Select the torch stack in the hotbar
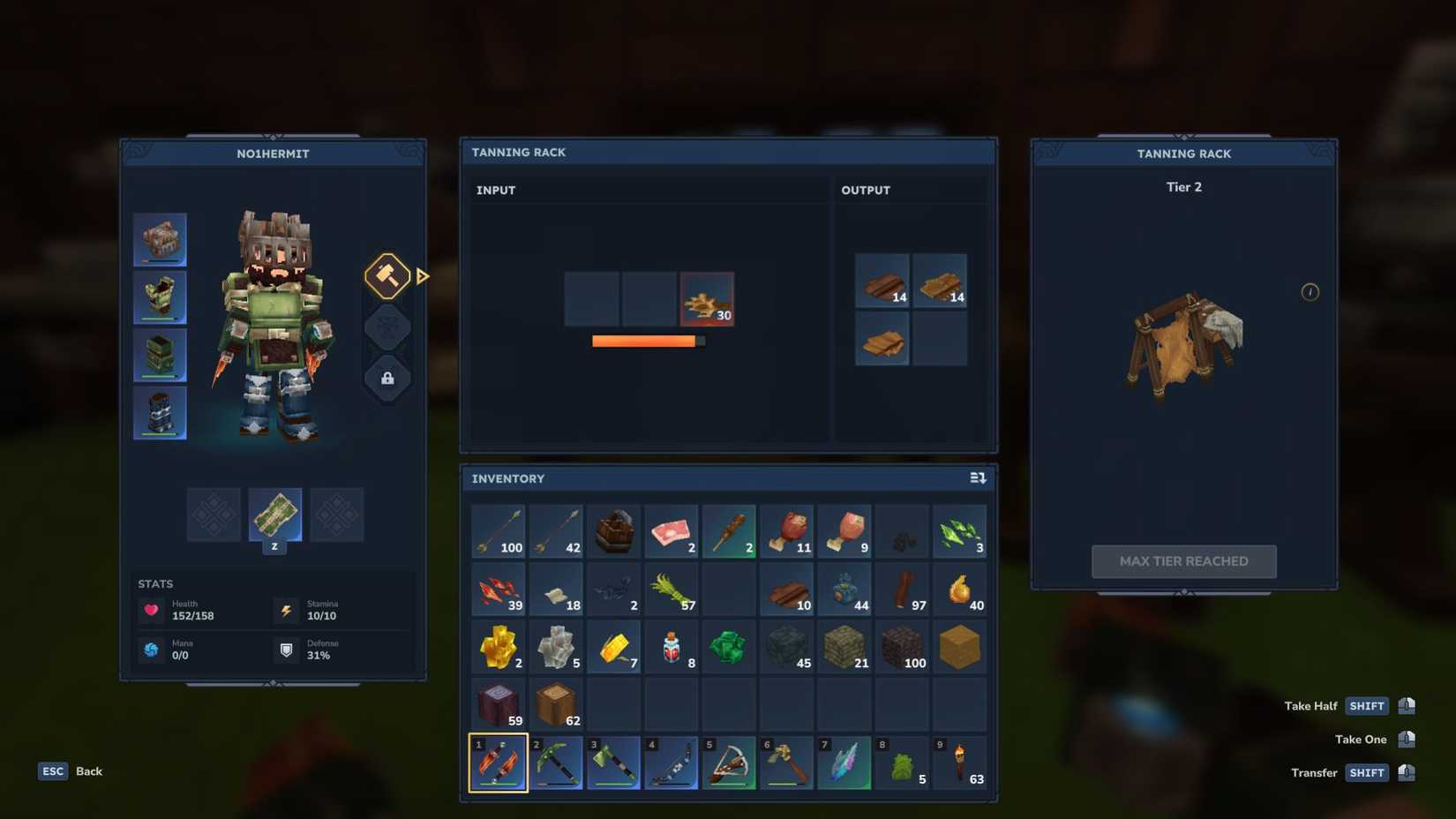The width and height of the screenshot is (1456, 819). click(x=960, y=762)
